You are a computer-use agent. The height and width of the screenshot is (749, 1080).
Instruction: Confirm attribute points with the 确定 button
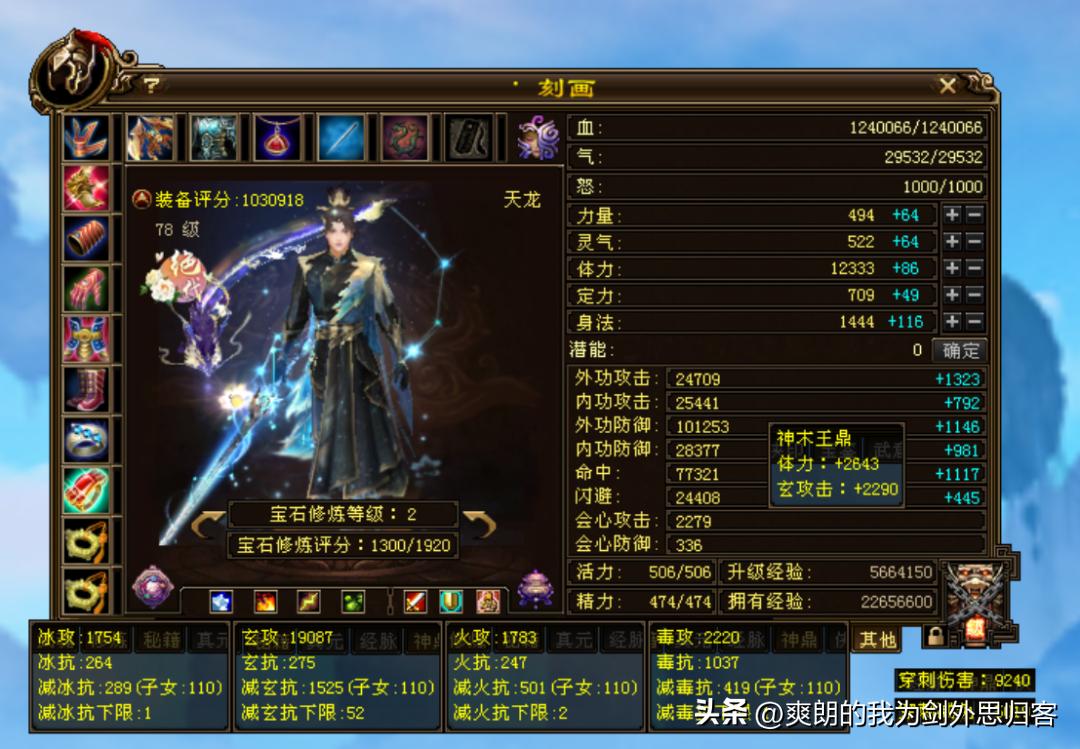(960, 351)
